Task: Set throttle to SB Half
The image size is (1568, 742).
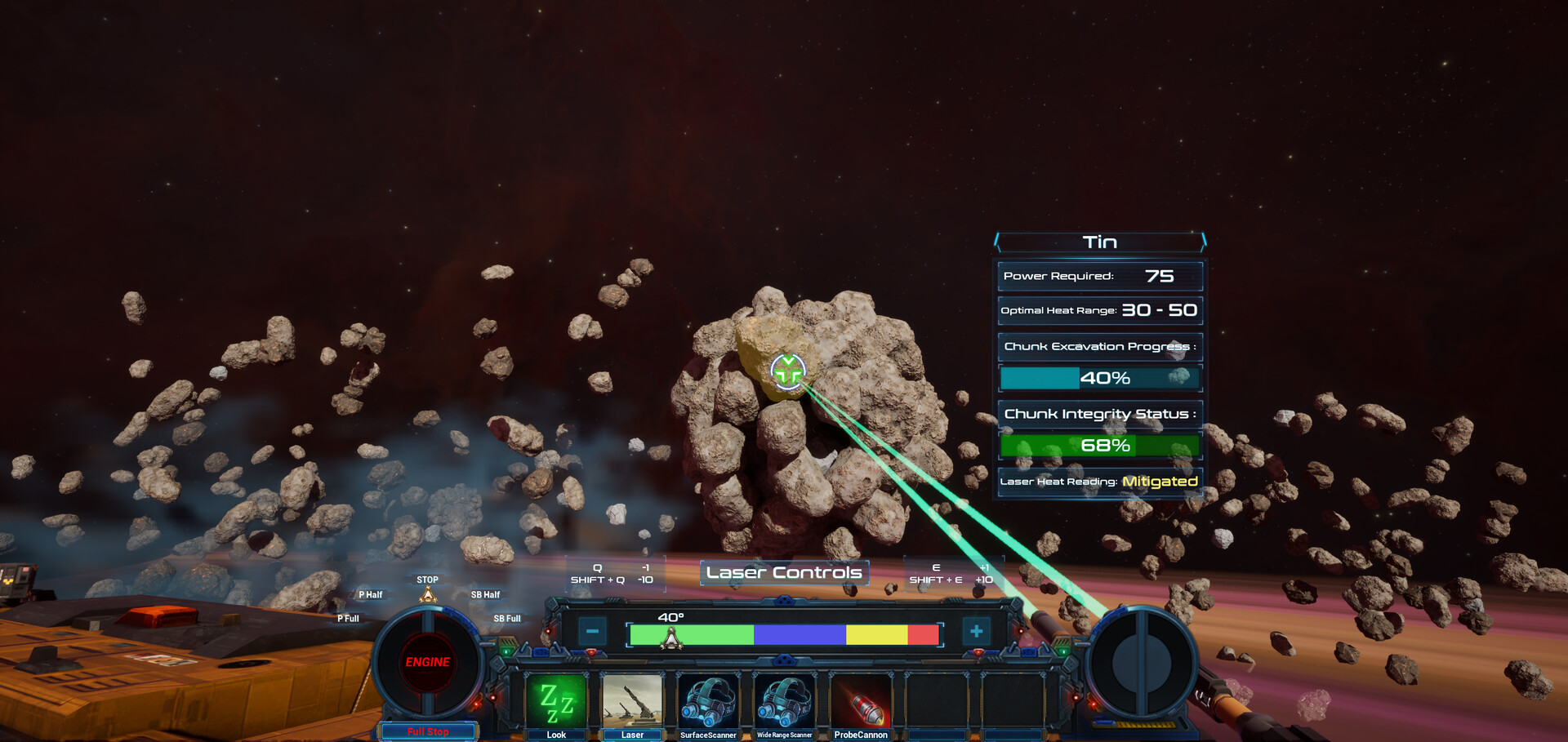Action: 485,595
